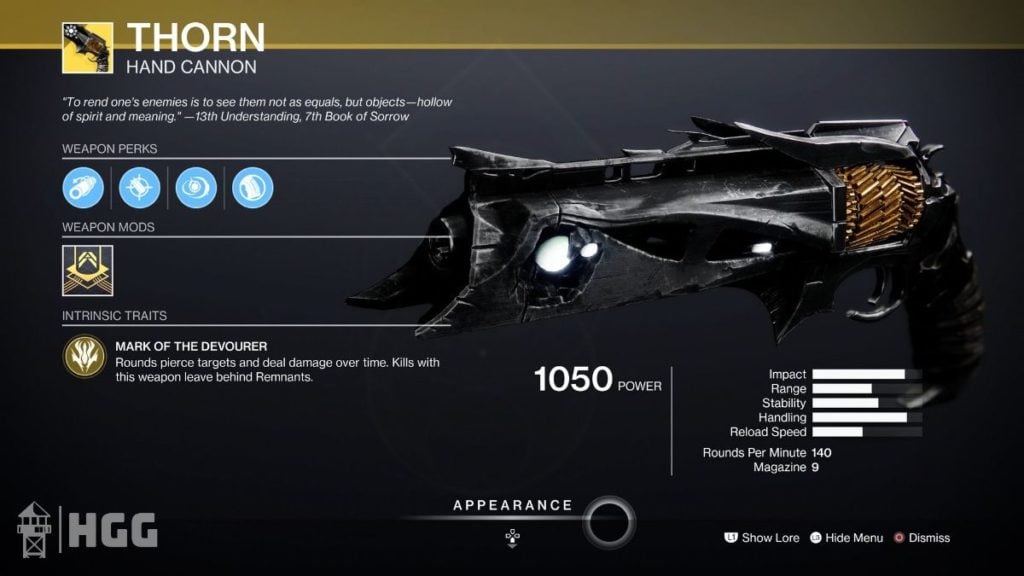Image resolution: width=1024 pixels, height=576 pixels.
Task: Open the Appearance ornament socket circle
Action: pyautogui.click(x=608, y=520)
